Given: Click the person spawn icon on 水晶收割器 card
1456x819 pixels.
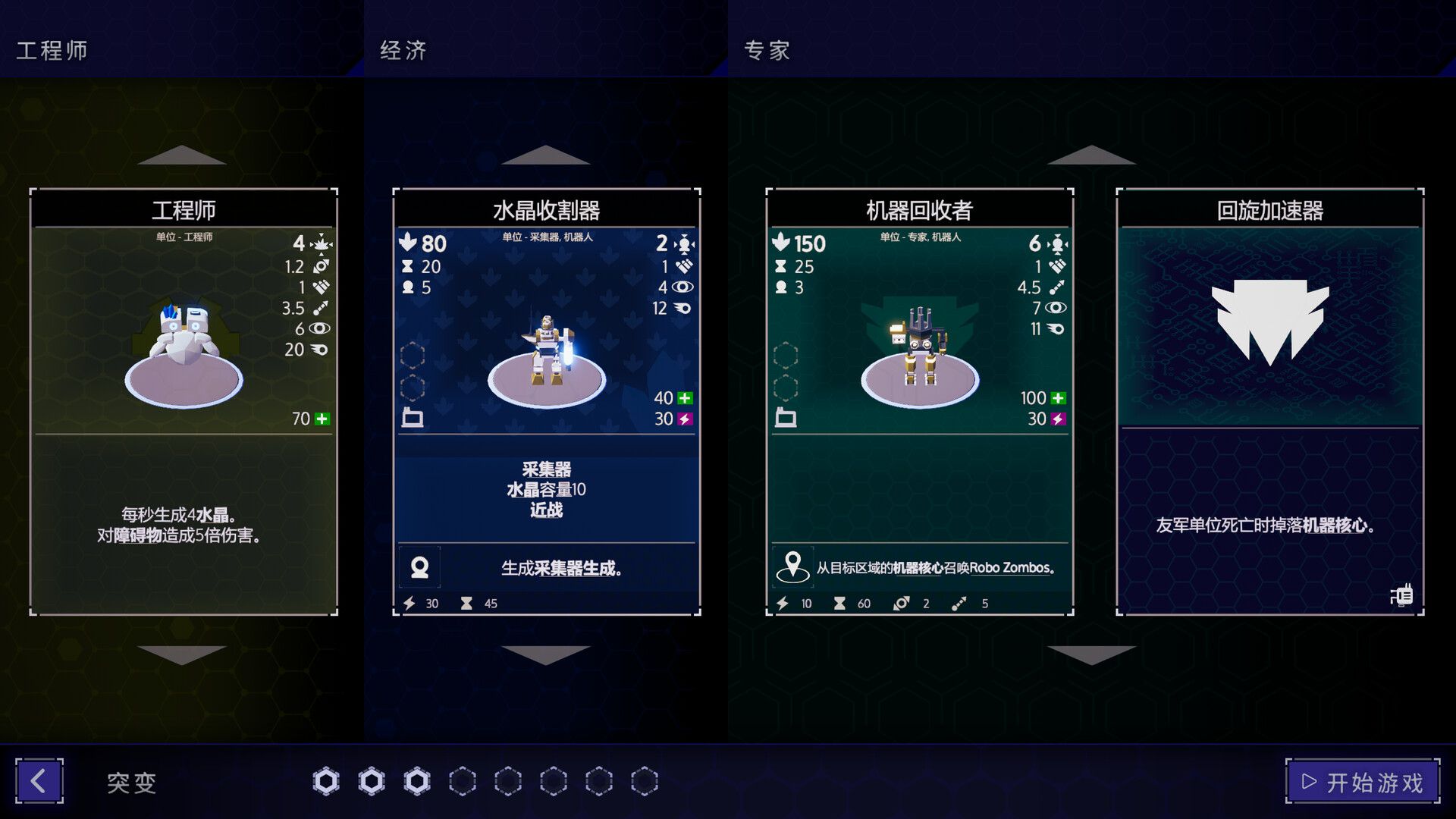Looking at the screenshot, I should 419,567.
